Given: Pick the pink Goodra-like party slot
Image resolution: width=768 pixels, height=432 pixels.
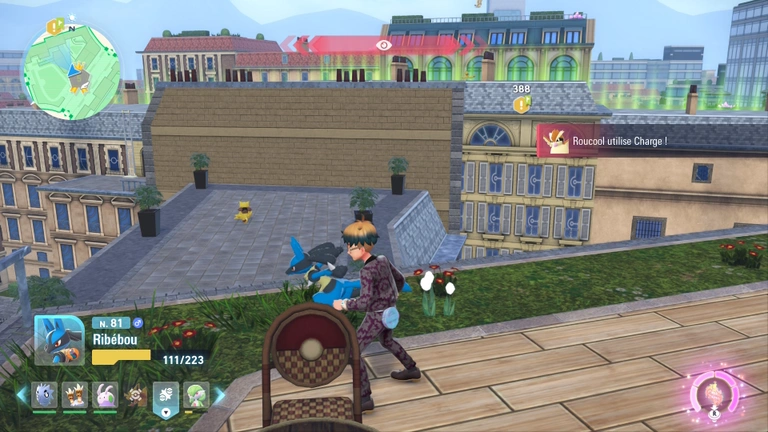Looking at the screenshot, I should click(105, 395).
